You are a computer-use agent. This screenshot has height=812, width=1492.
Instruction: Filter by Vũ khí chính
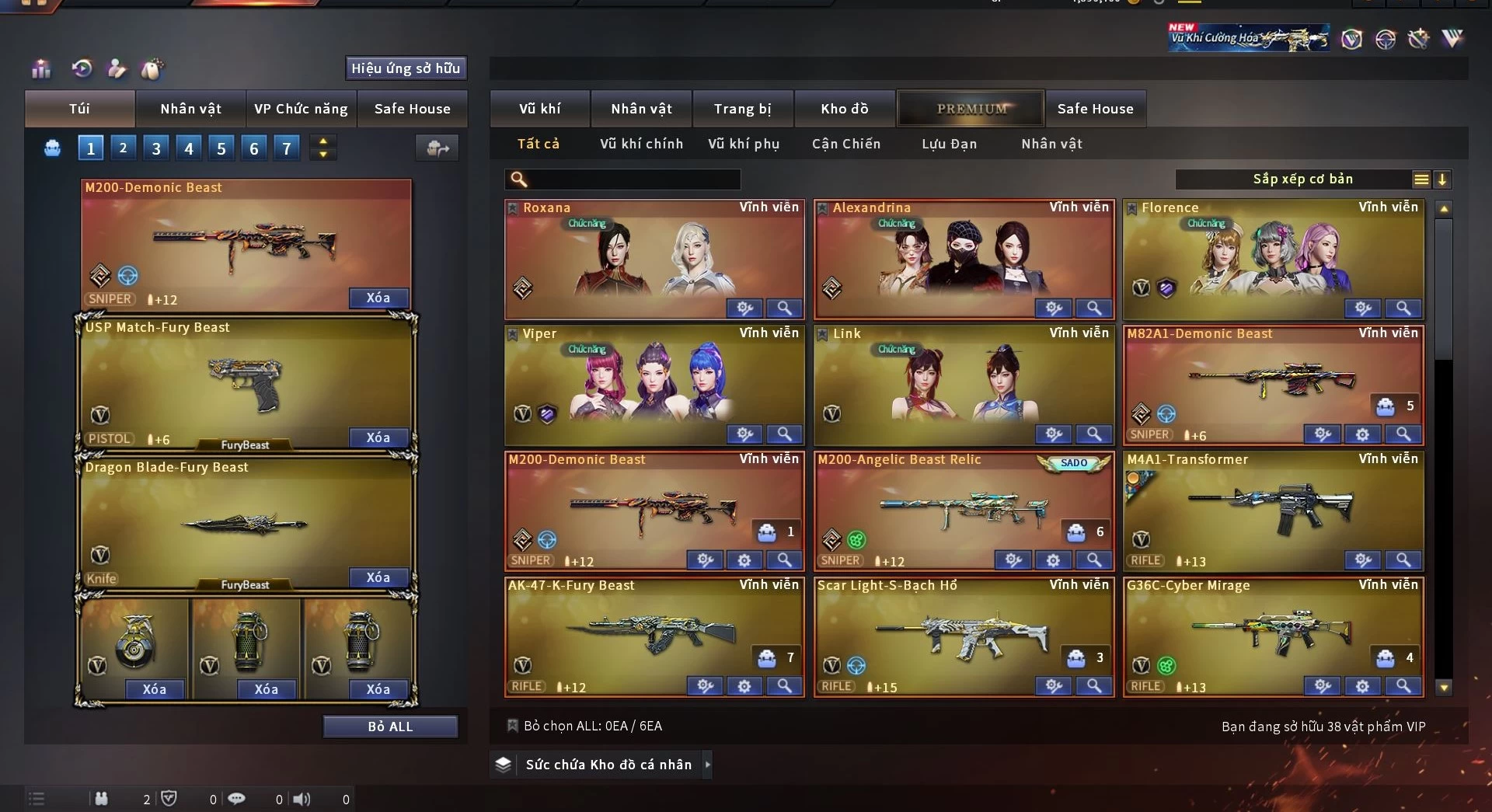[x=641, y=144]
